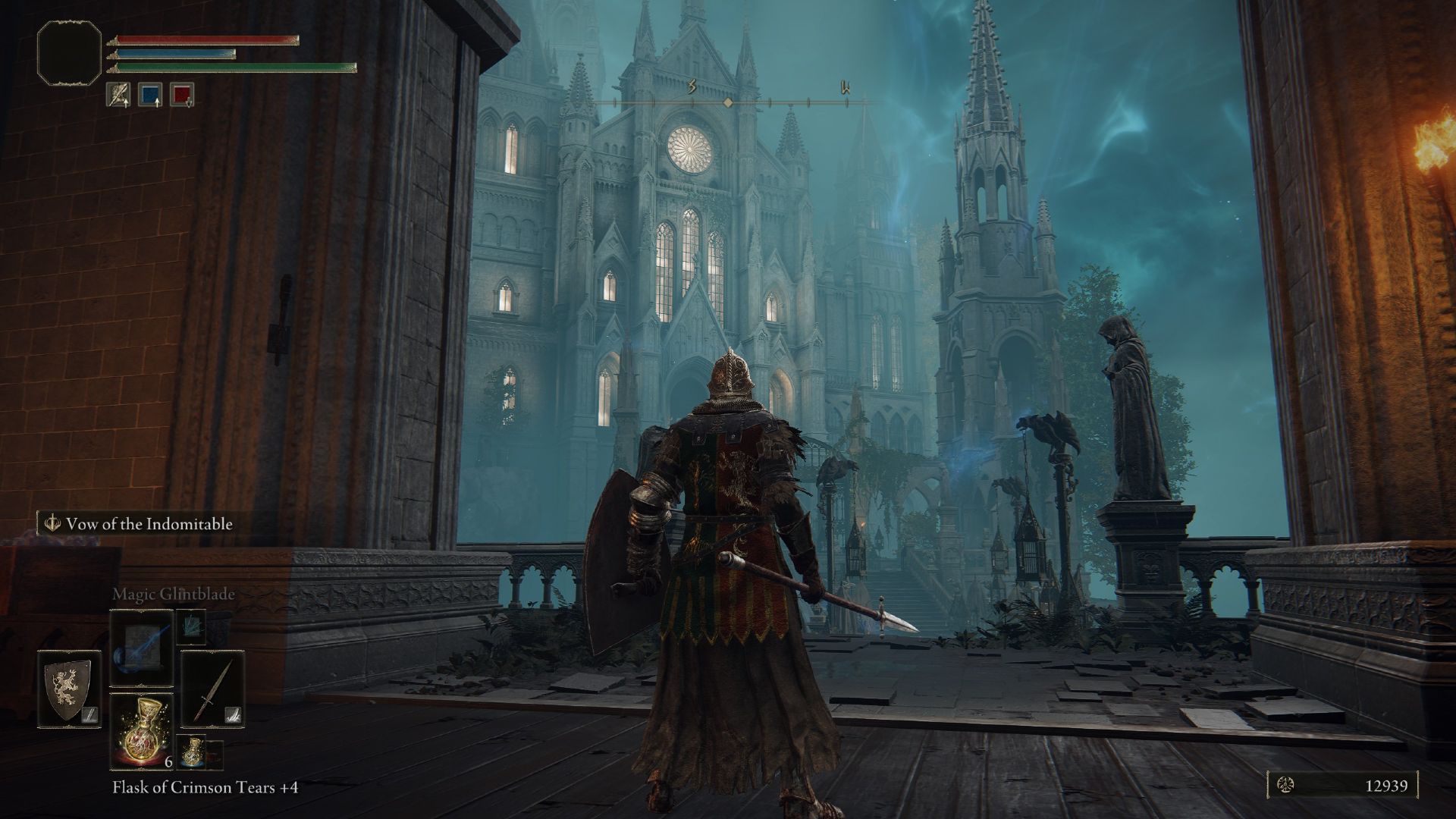This screenshot has height=819, width=1456.
Task: Click the sword-and-arrow attack buff status icon
Action: coord(118,94)
